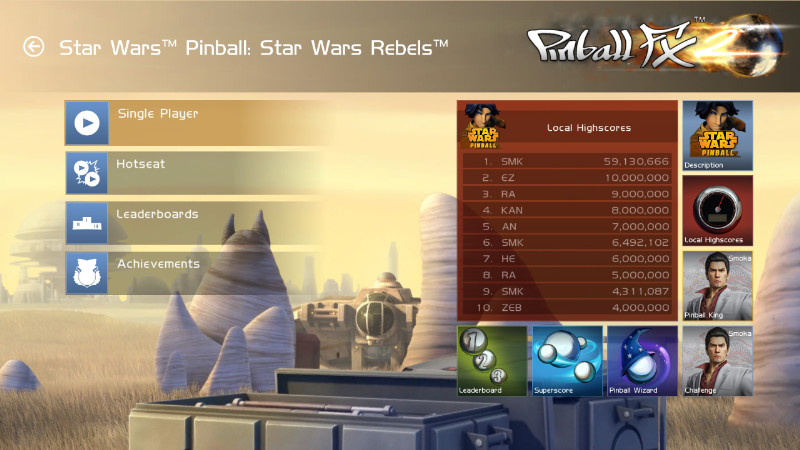This screenshot has width=800, height=450.
Task: Choose the Pinball Wizard tile
Action: [642, 360]
